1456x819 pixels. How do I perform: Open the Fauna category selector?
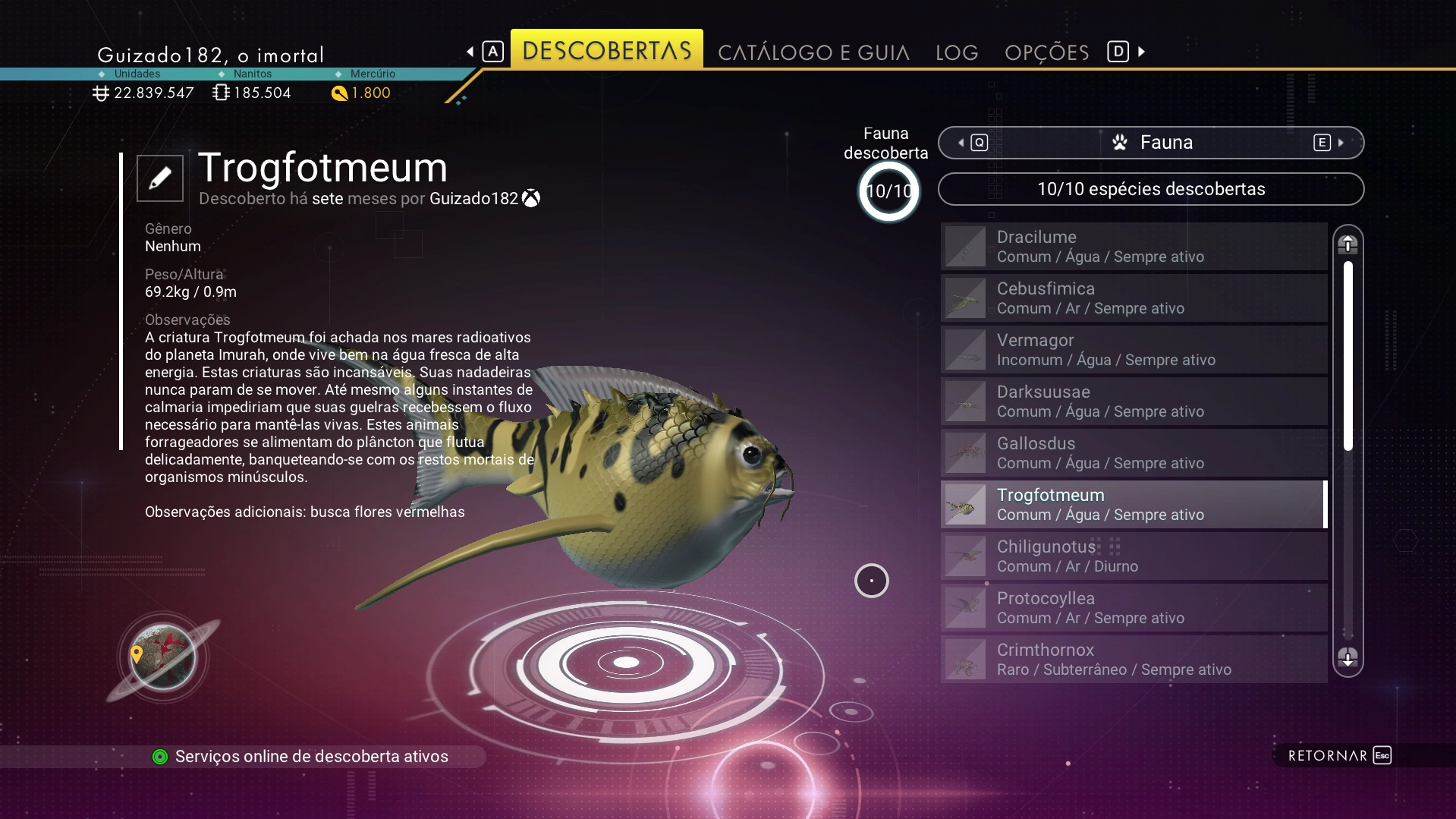[x=1150, y=143]
